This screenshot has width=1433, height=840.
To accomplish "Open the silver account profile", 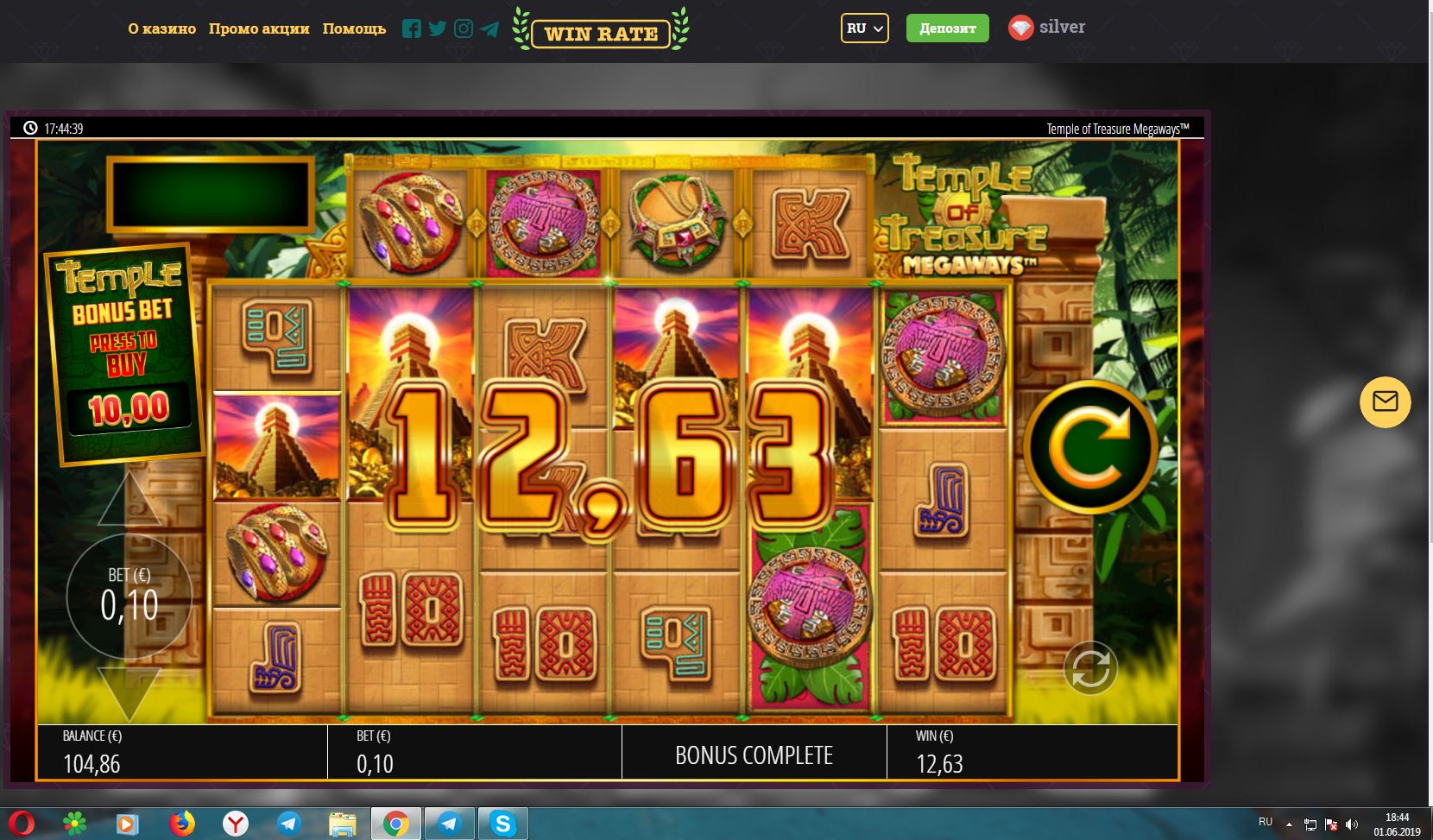I will click(1046, 28).
